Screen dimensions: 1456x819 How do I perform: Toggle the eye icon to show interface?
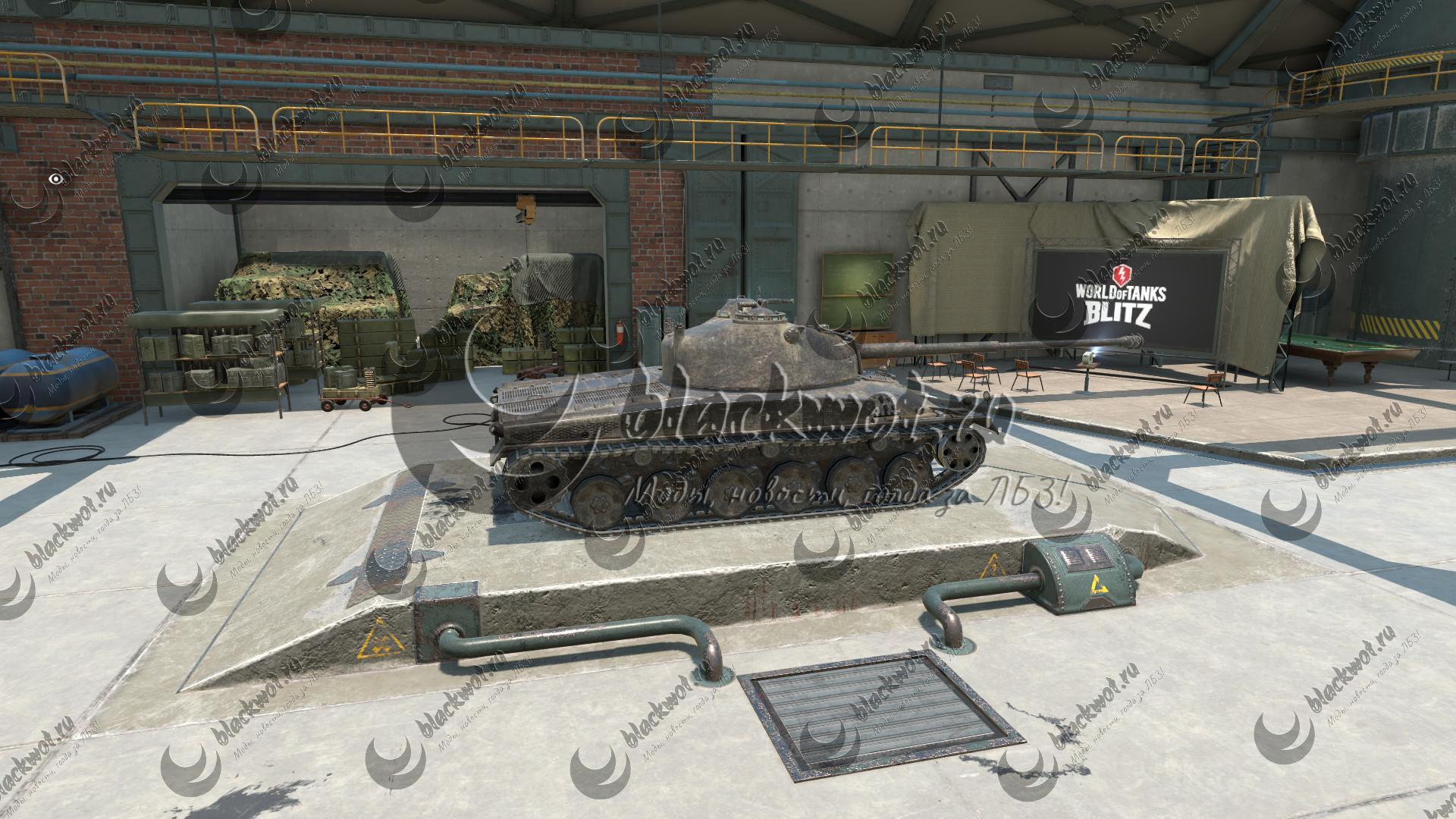click(x=55, y=179)
